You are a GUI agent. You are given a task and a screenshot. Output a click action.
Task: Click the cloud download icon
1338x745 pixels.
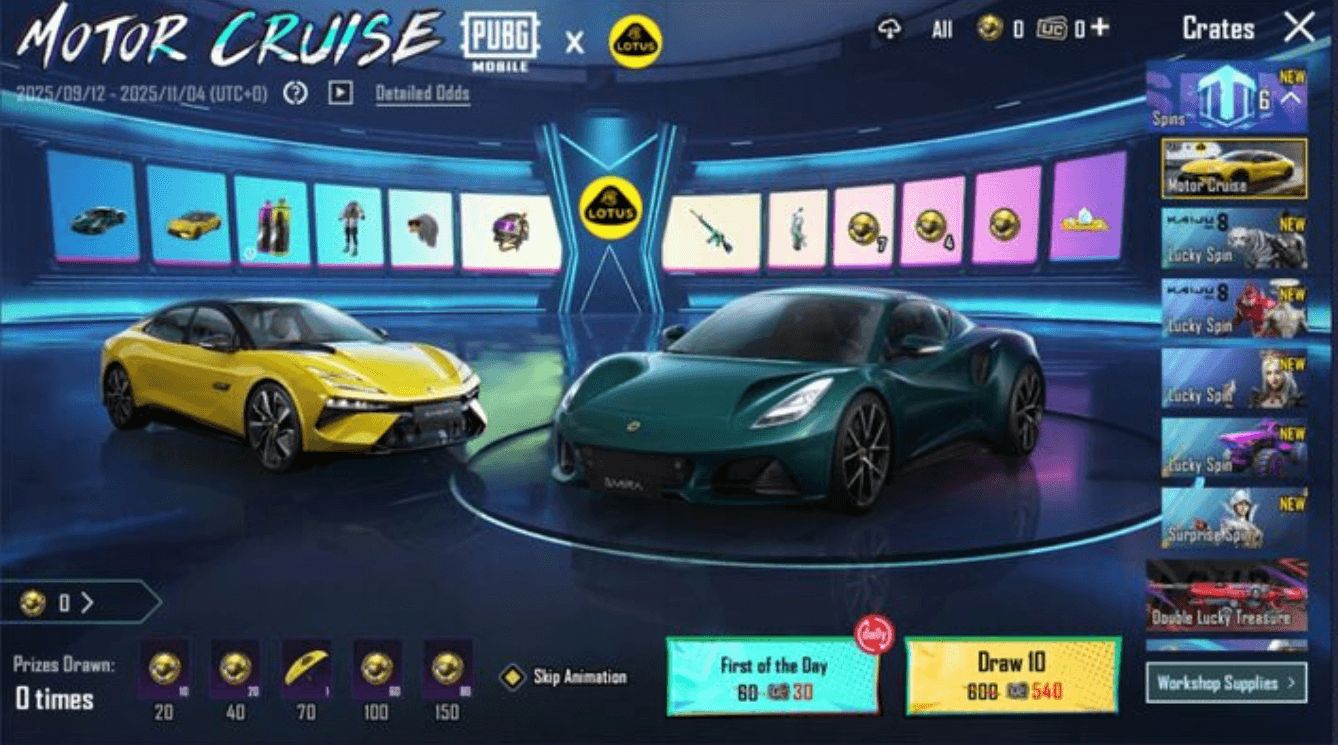pos(889,29)
